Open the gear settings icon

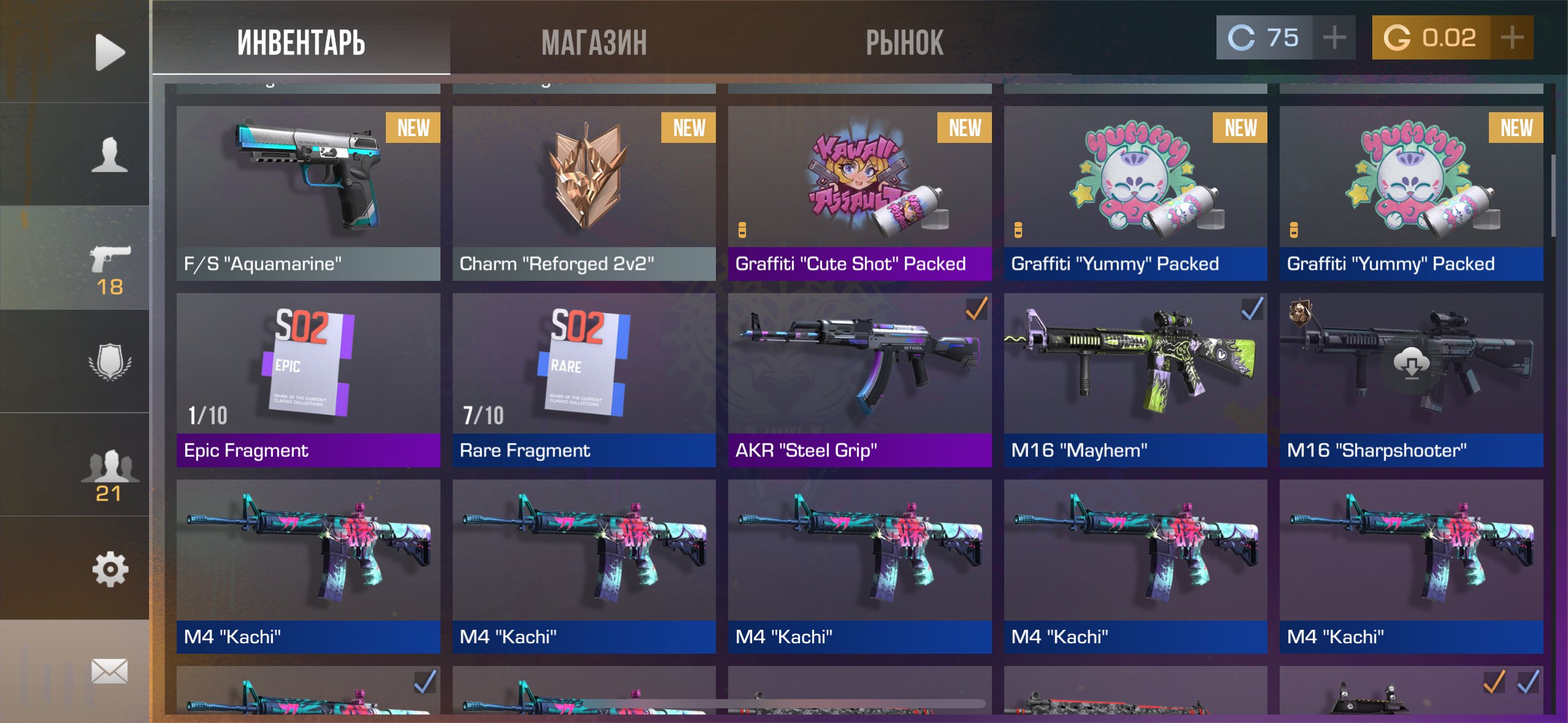point(110,569)
